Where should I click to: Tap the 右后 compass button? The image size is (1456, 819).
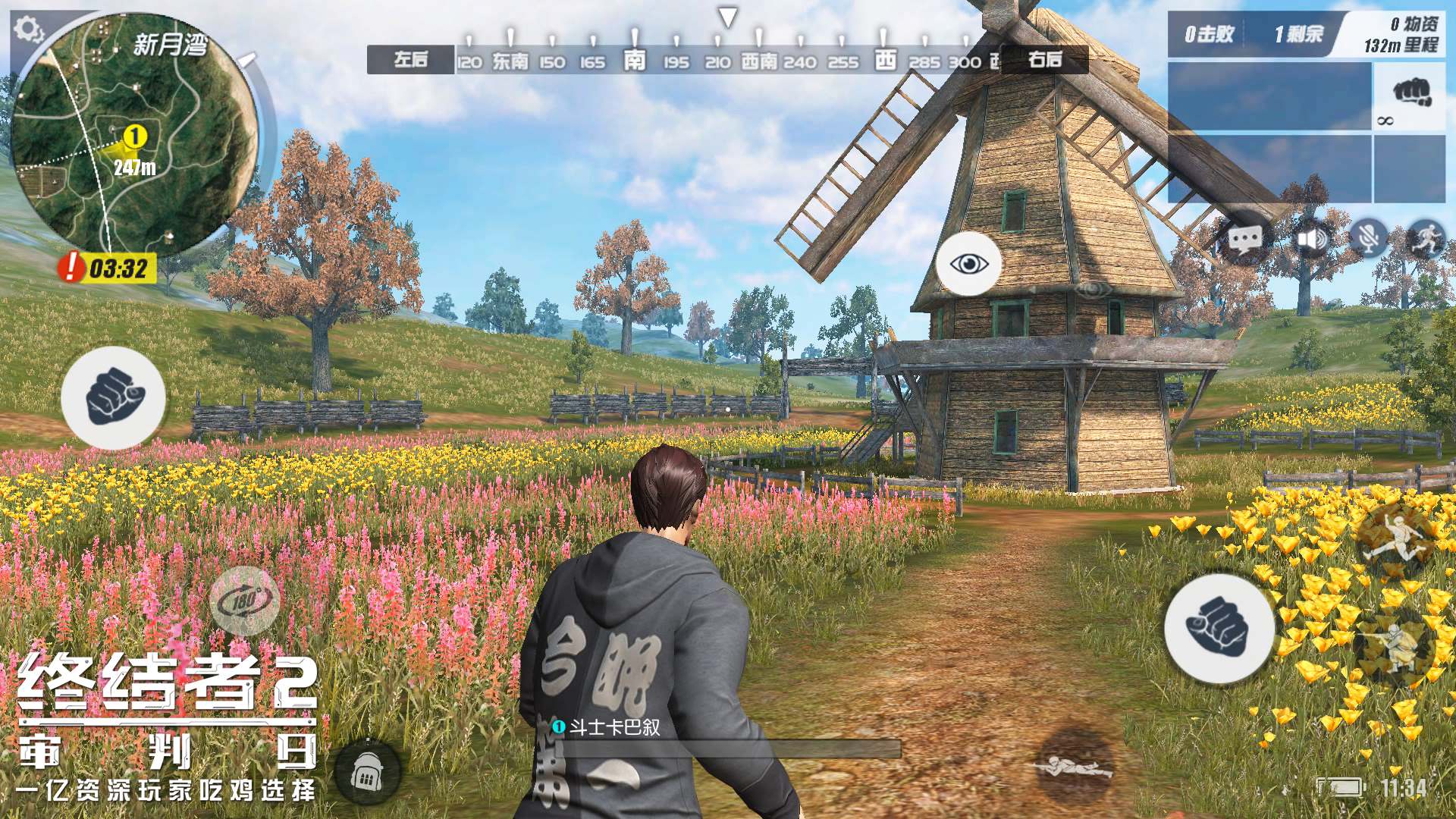pos(1044,60)
